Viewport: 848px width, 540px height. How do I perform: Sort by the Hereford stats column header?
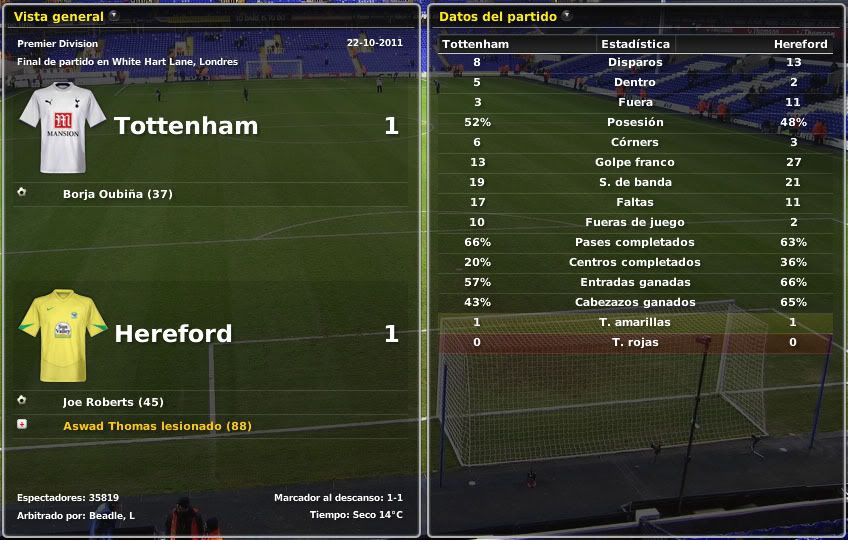800,44
